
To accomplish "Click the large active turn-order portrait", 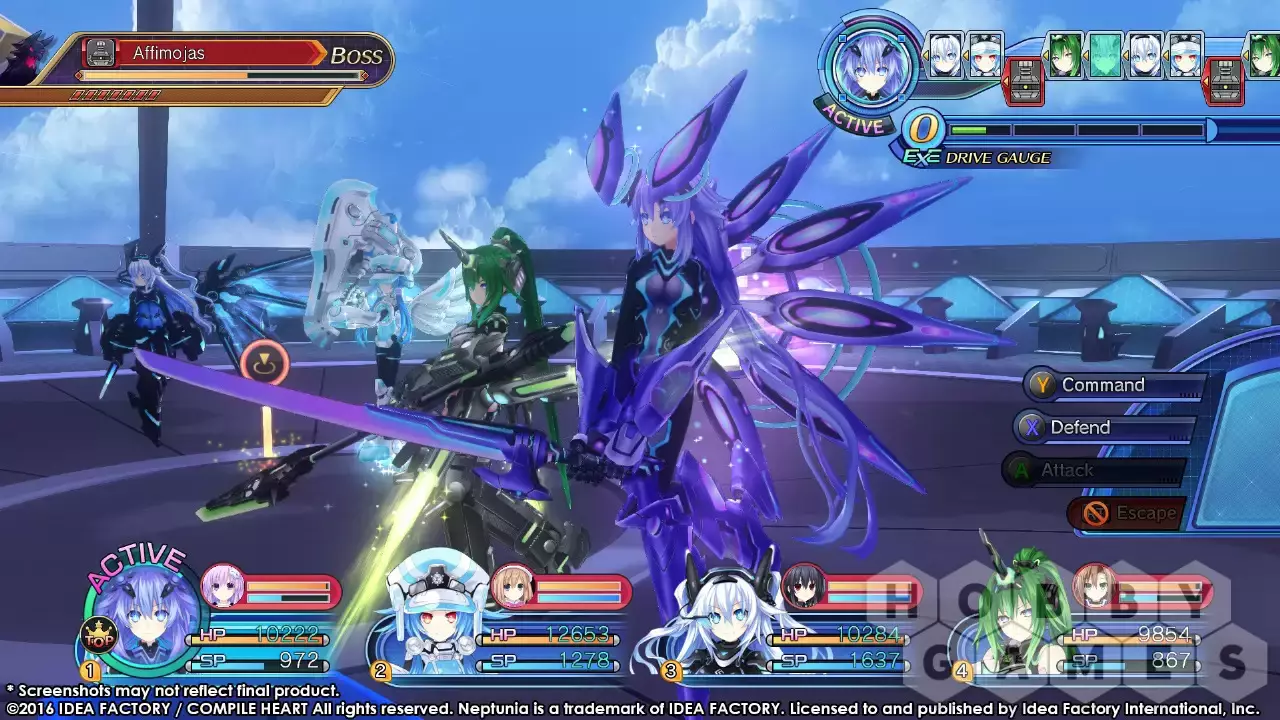I will (868, 67).
